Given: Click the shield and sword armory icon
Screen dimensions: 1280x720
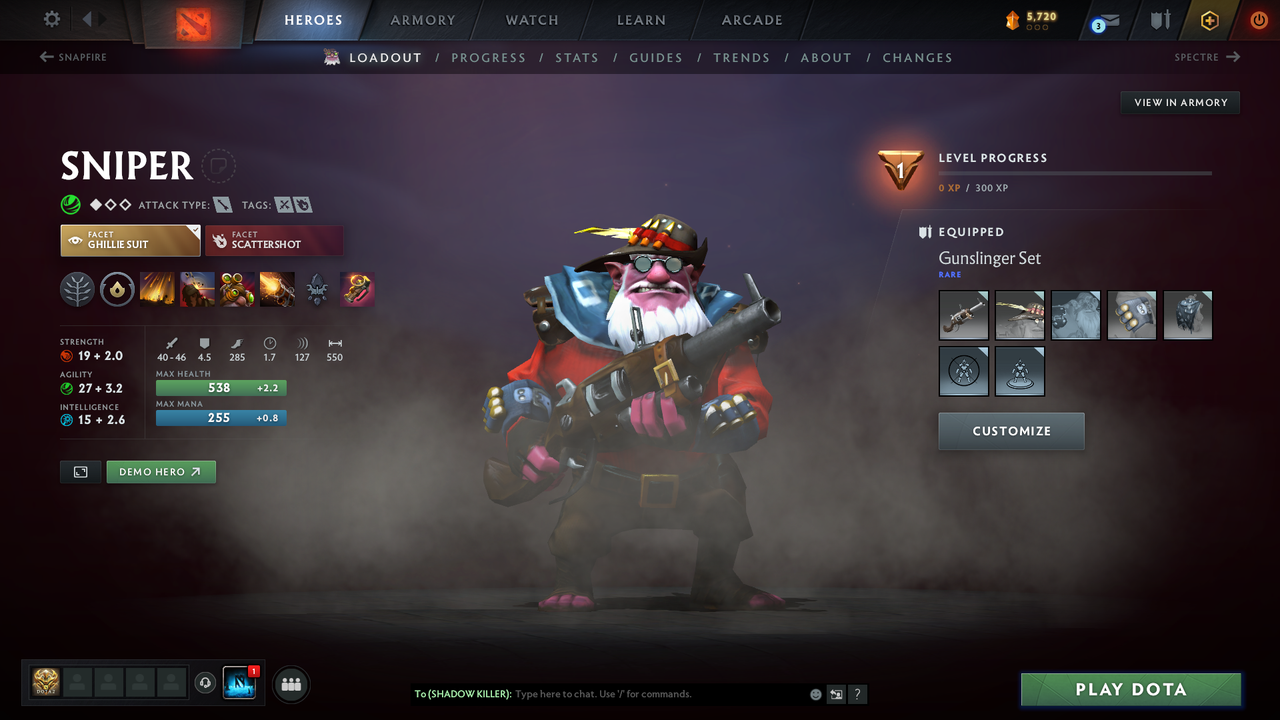Looking at the screenshot, I should pos(1162,20).
